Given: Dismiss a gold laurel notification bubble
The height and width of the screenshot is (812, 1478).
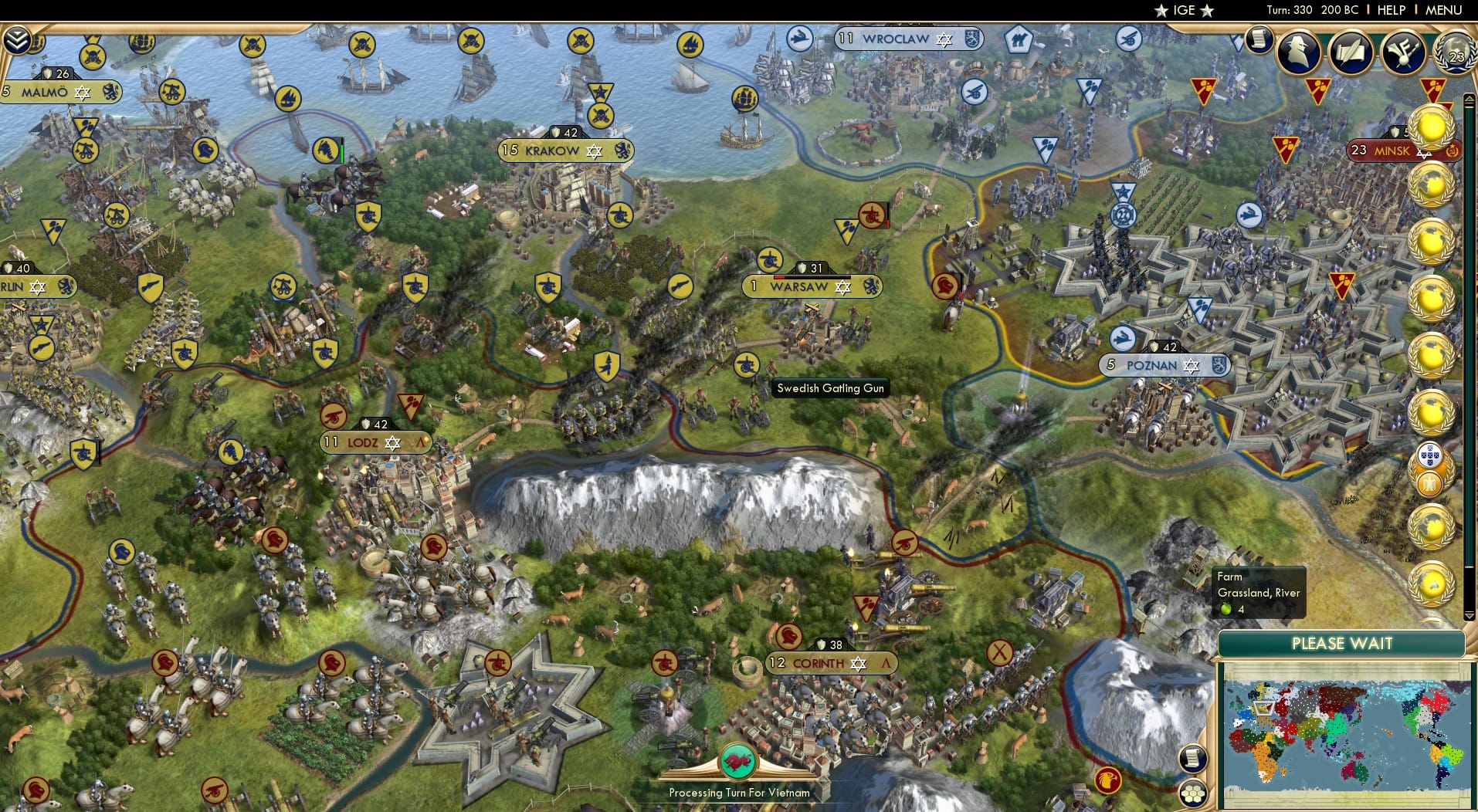Looking at the screenshot, I should 1432,127.
